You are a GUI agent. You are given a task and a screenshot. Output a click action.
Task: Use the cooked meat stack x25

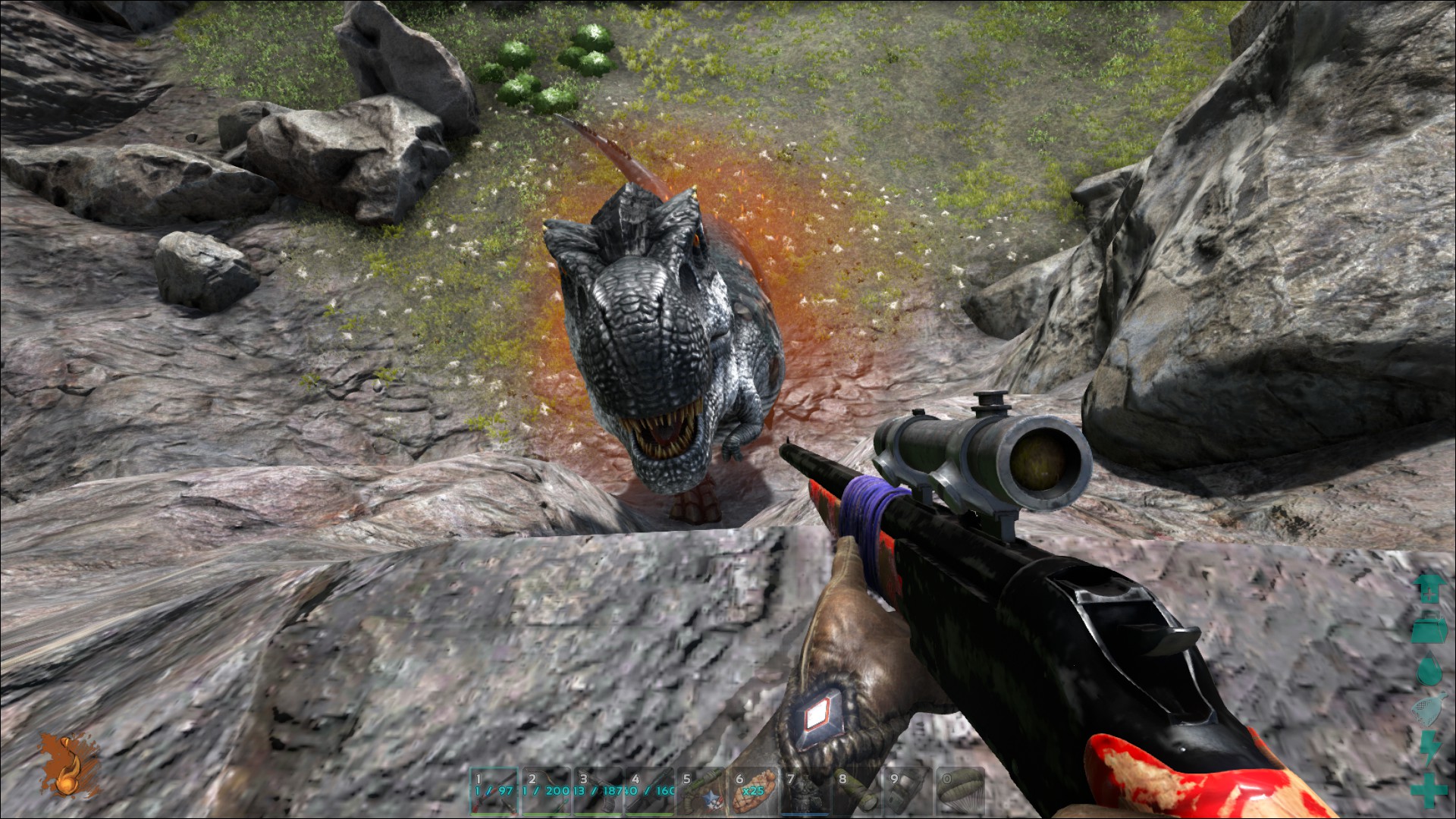coord(753,791)
